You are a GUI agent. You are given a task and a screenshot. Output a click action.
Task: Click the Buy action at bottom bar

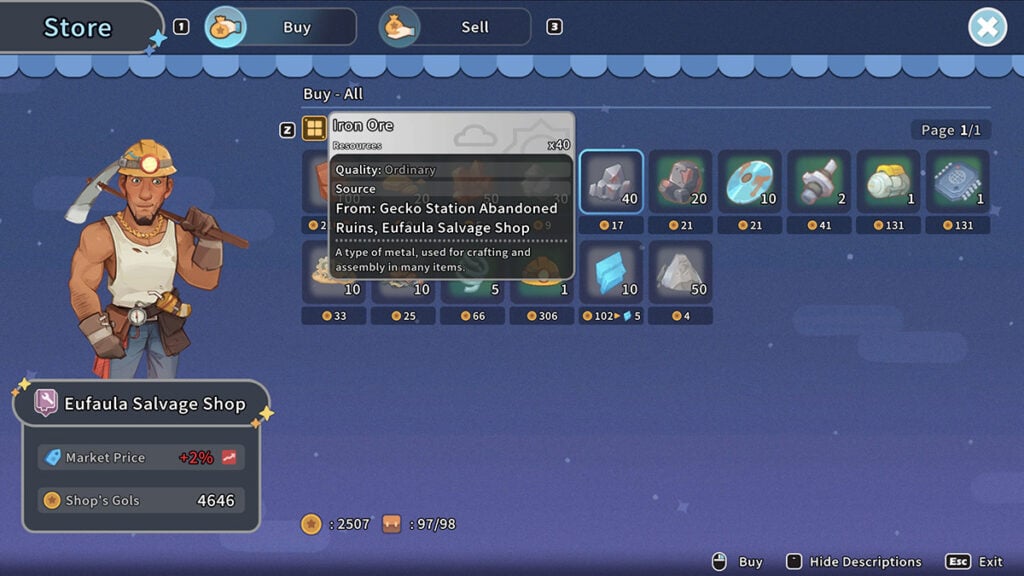738,562
